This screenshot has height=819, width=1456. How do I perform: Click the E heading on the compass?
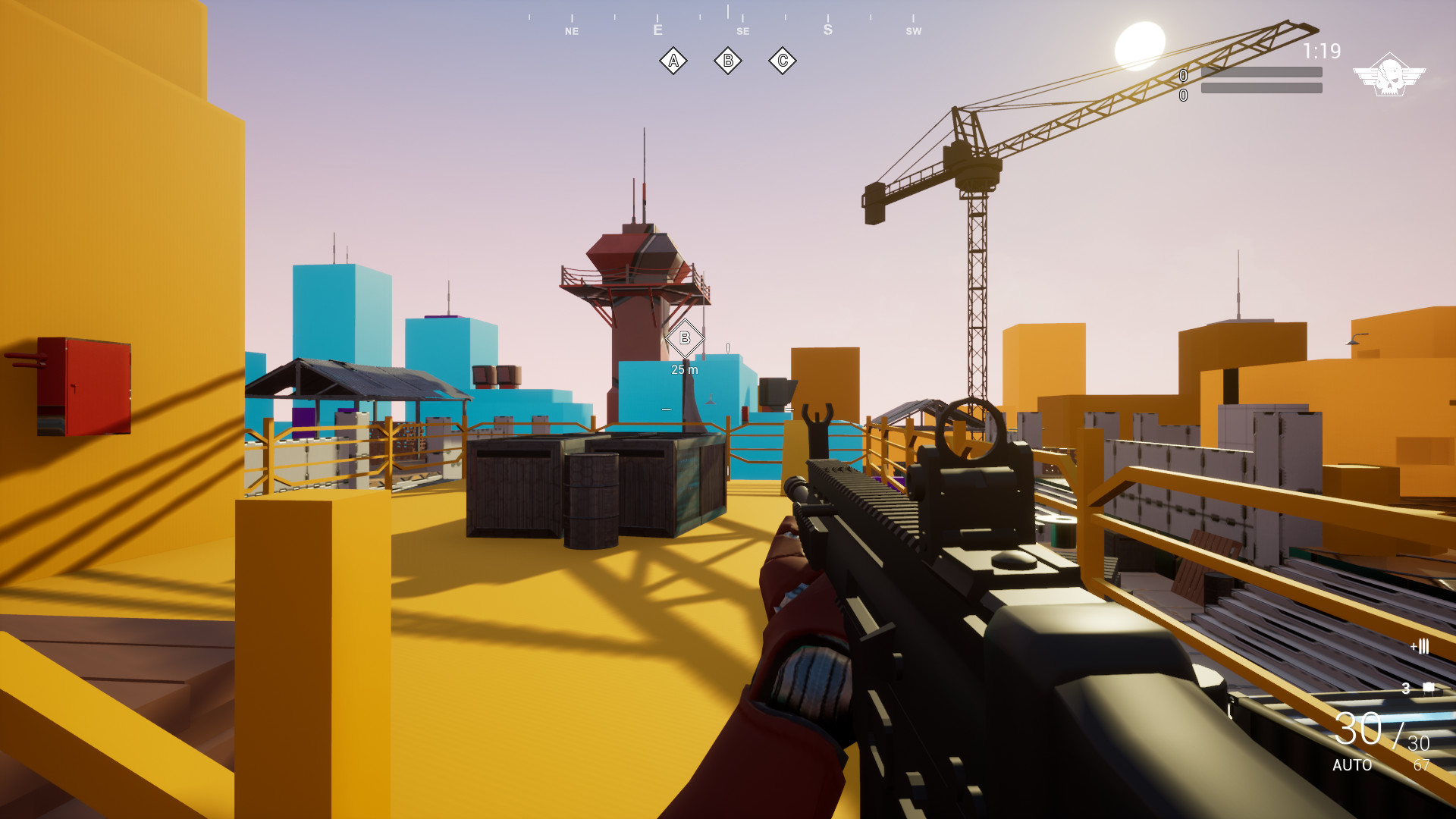click(657, 30)
